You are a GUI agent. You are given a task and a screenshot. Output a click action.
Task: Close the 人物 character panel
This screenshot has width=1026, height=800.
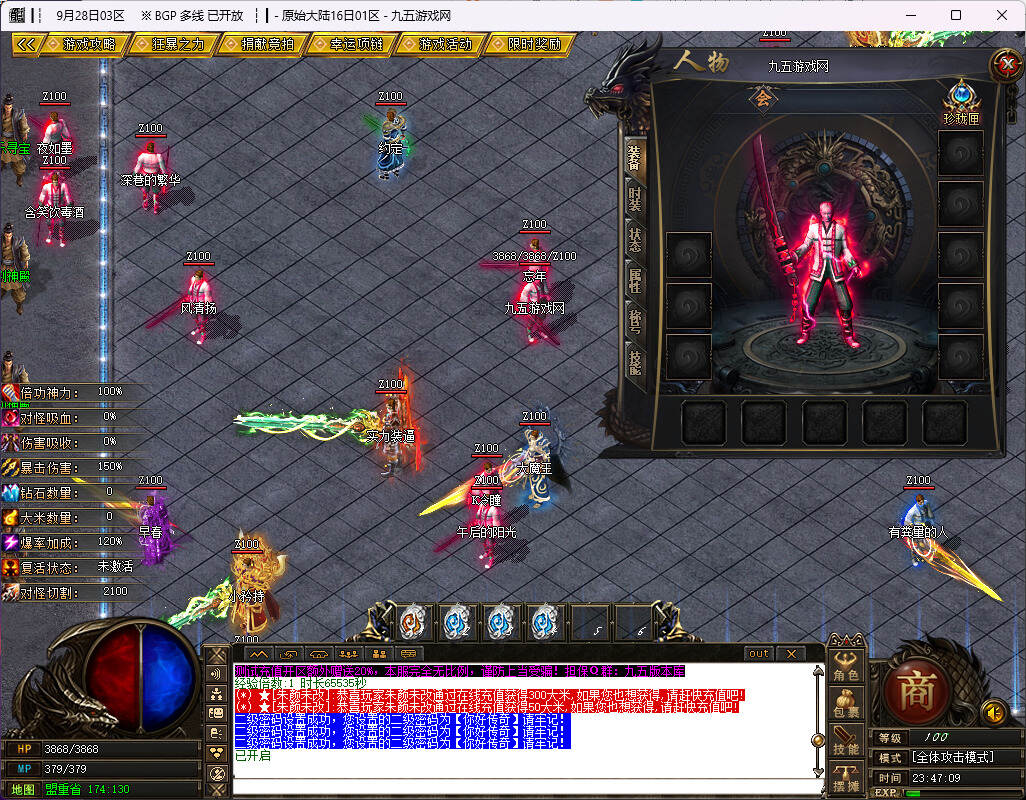(x=1003, y=65)
